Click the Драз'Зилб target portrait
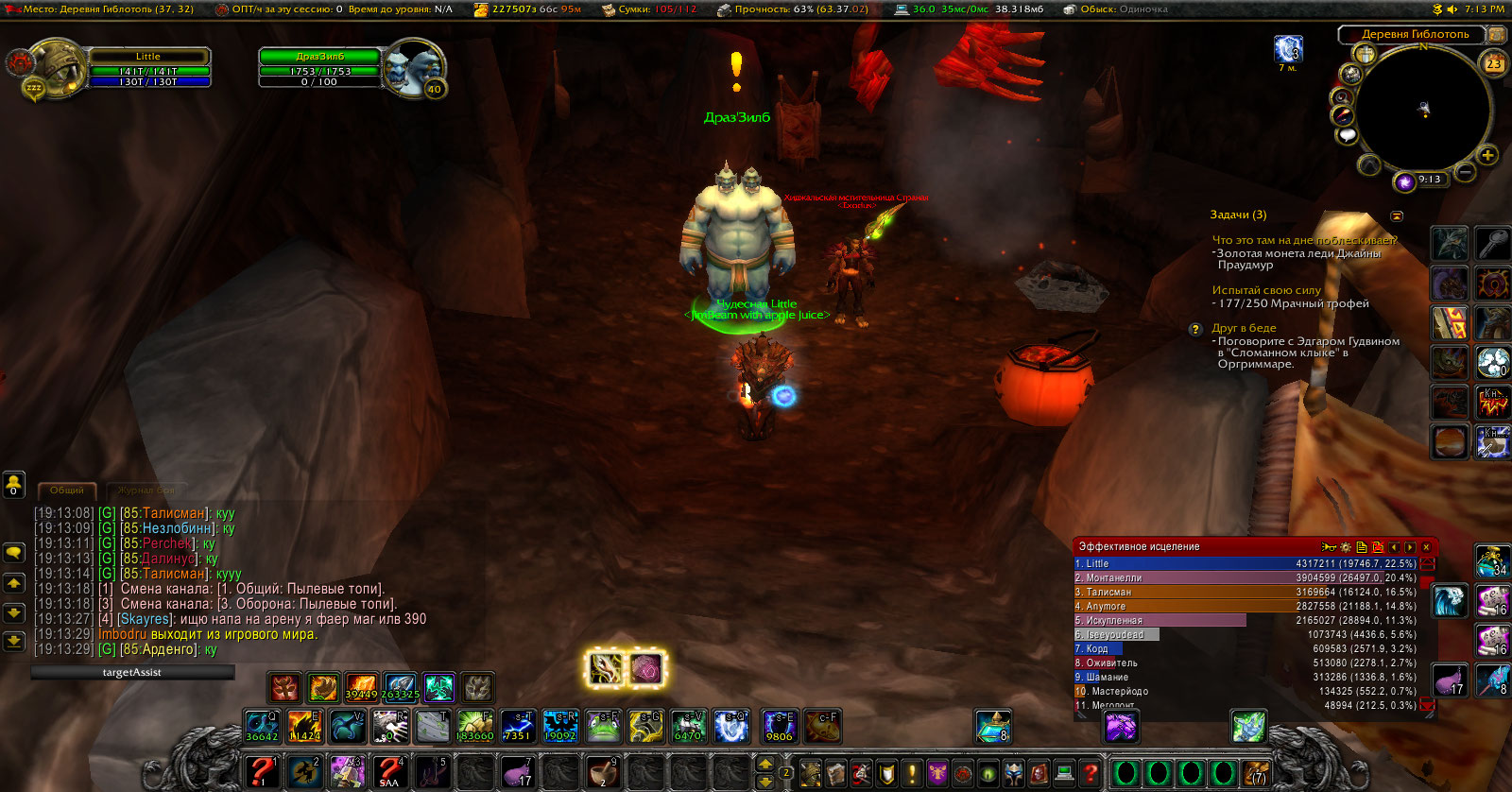This screenshot has height=792, width=1512. (414, 67)
